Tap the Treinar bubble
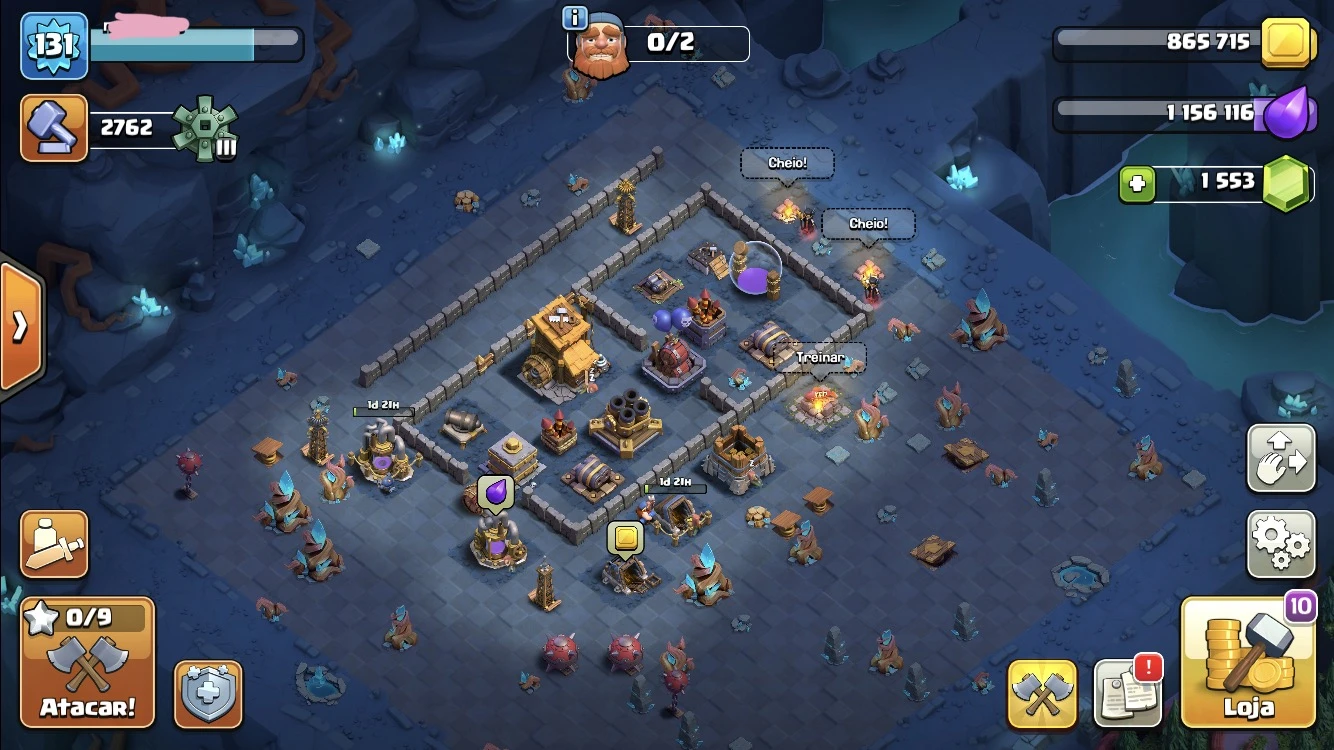This screenshot has height=750, width=1334. [821, 358]
